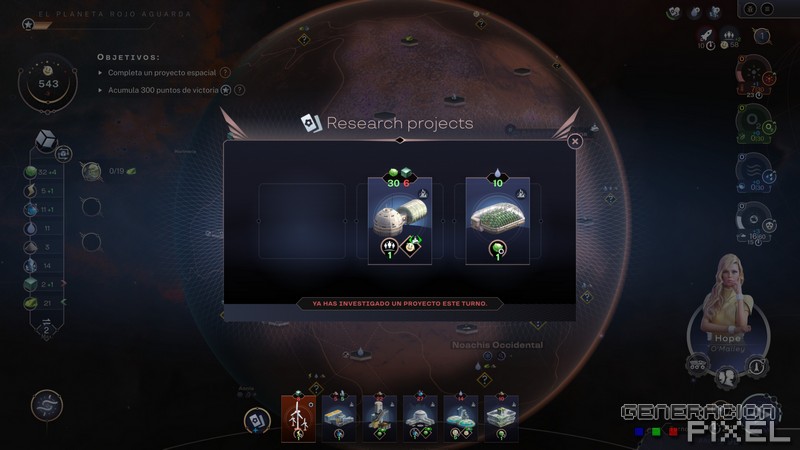The height and width of the screenshot is (450, 800).
Task: Play the wind turbine card in hand
Action: (298, 417)
